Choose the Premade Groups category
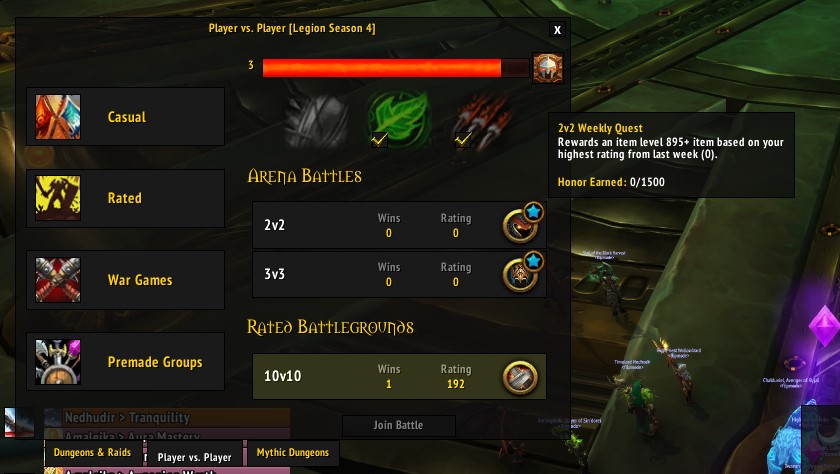840x474 pixels. tap(126, 362)
